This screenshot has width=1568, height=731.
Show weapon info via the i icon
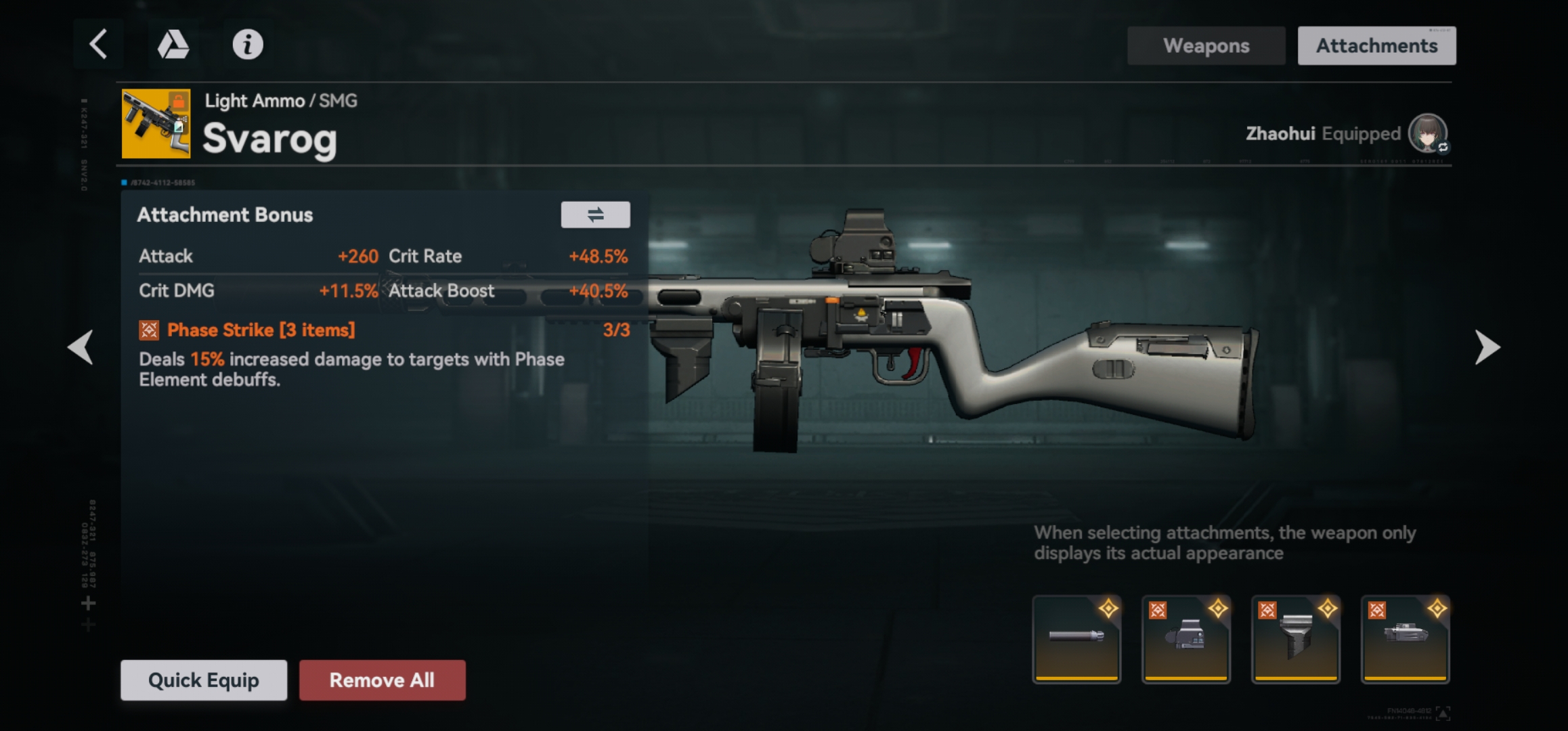pyautogui.click(x=248, y=45)
